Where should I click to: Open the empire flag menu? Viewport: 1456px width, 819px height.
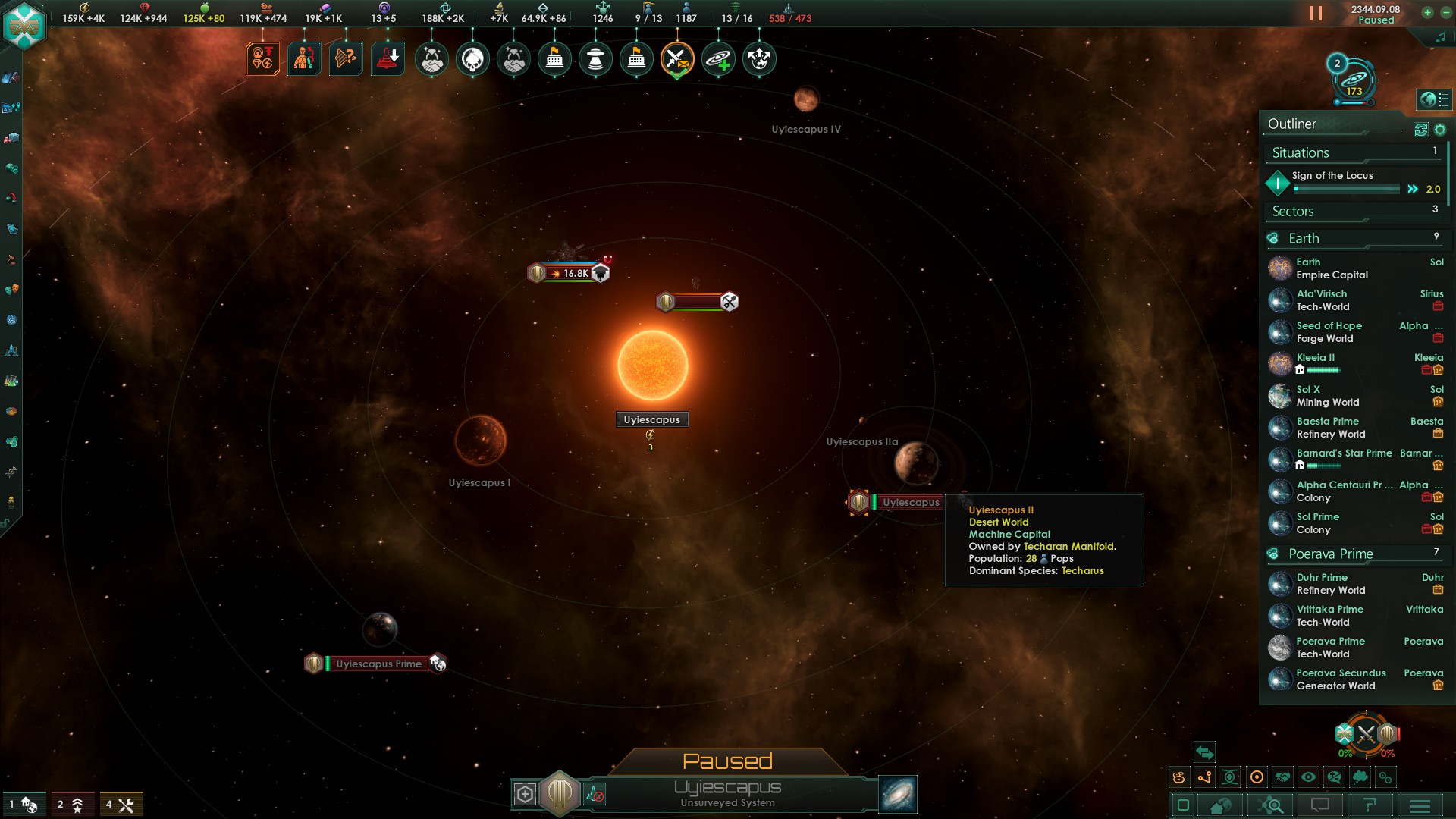[24, 25]
